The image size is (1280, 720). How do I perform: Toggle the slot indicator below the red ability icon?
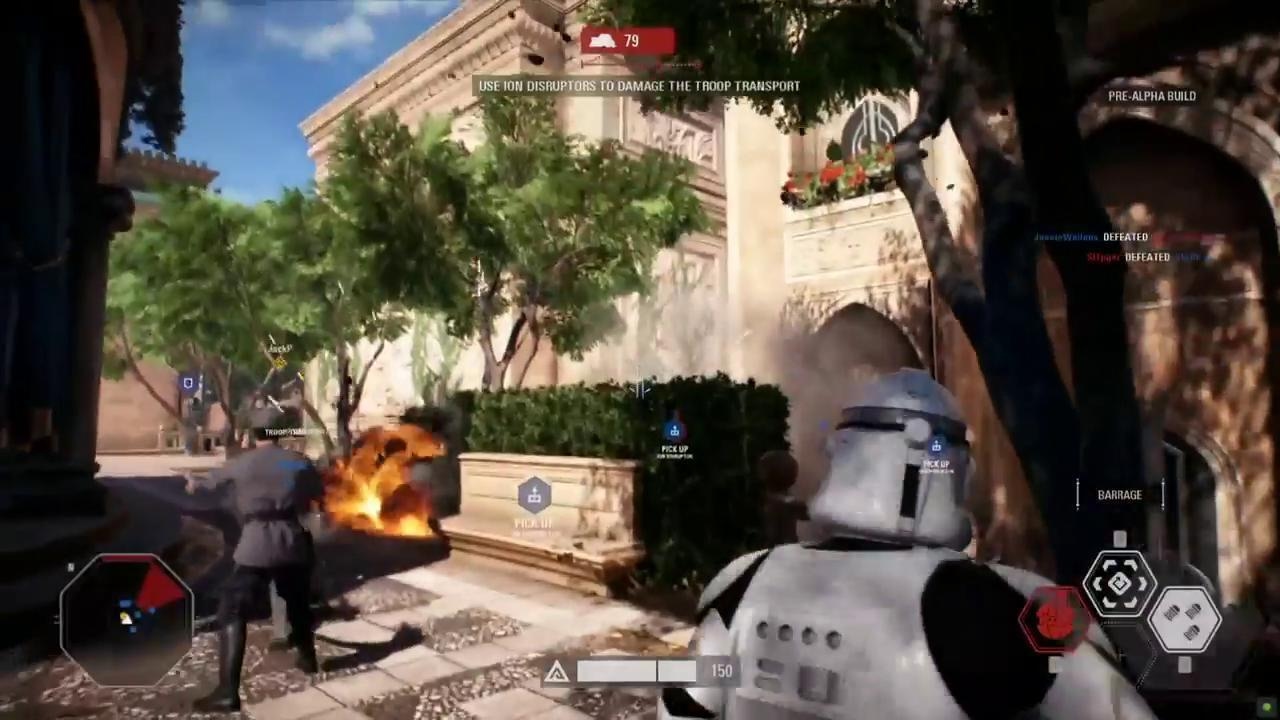(x=1054, y=663)
